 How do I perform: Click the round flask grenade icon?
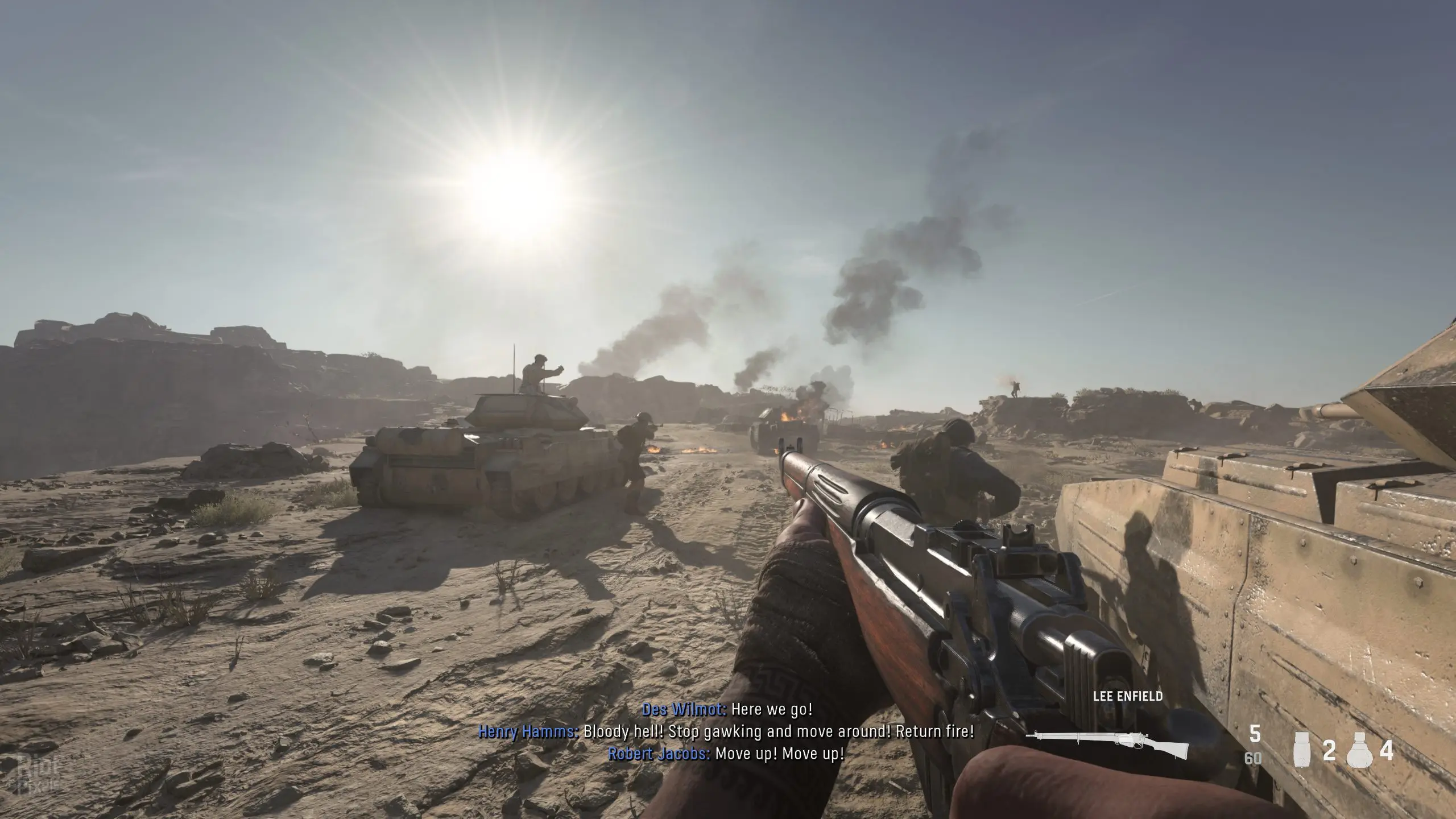point(1360,752)
